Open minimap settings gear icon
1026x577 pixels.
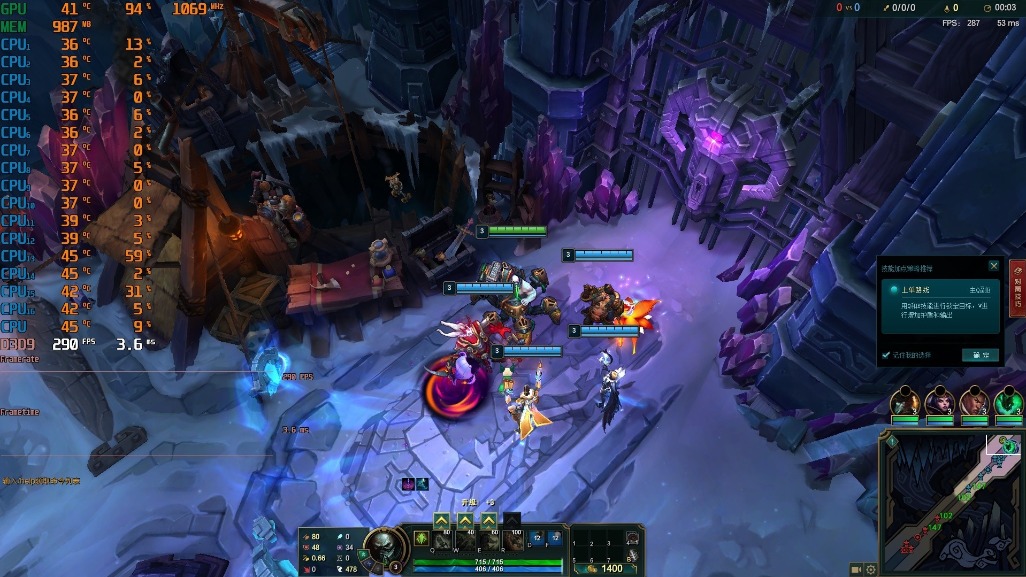pyautogui.click(x=871, y=570)
